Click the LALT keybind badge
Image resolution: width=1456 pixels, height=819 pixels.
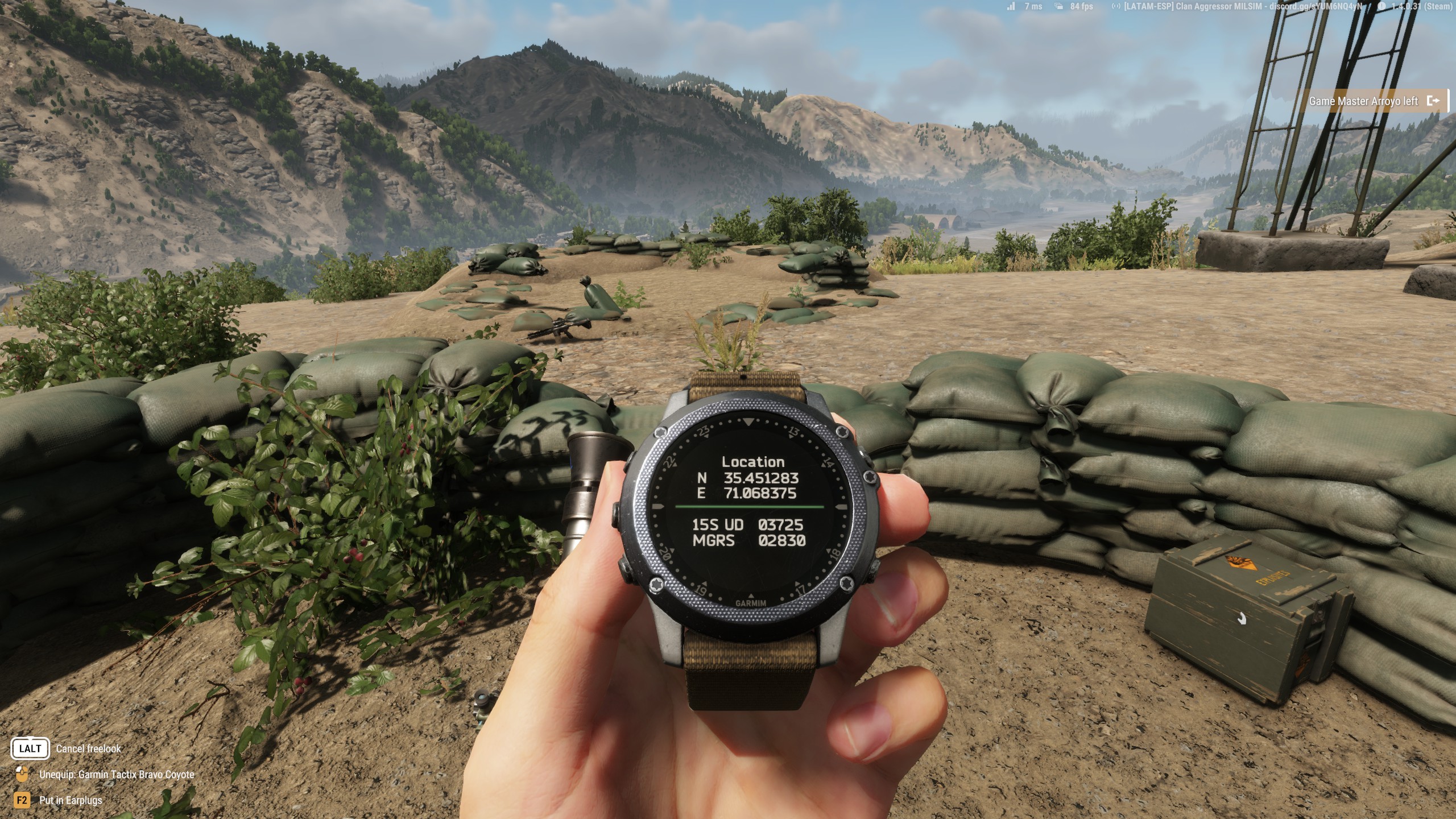30,748
